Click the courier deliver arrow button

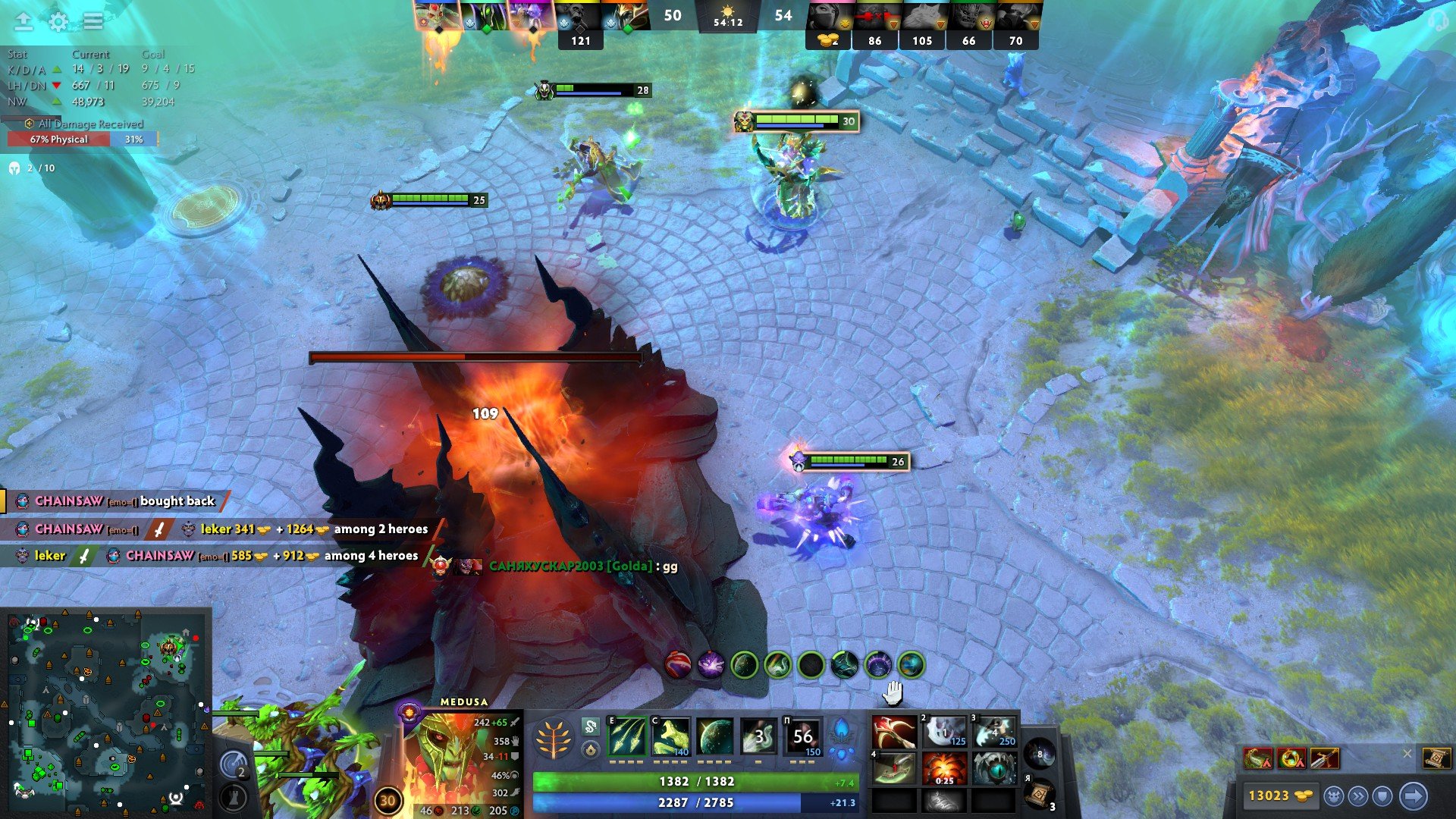point(1414,796)
